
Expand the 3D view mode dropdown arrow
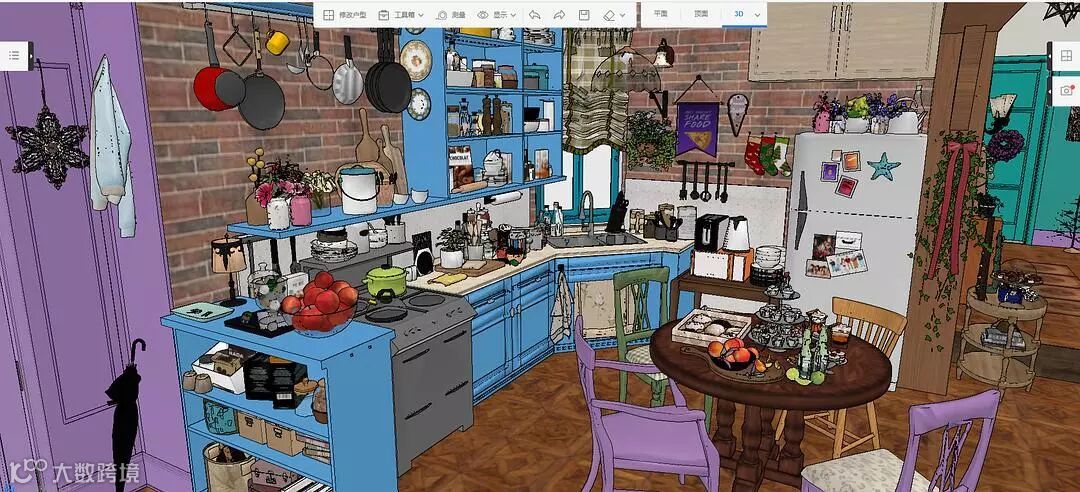pyautogui.click(x=757, y=15)
